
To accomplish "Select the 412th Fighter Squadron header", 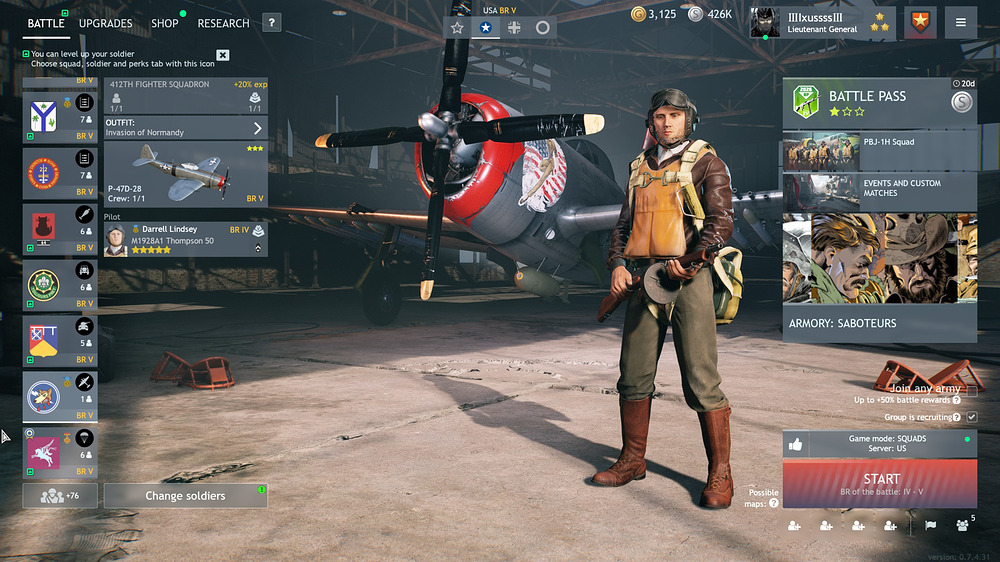I will [185, 96].
